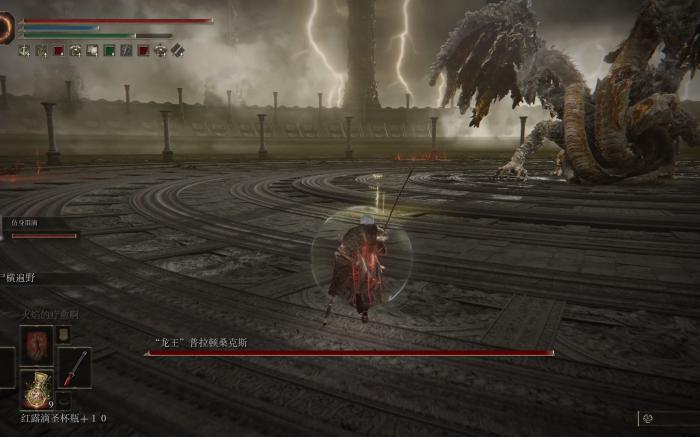Inspect the striped diamond status icon
Screen dimensions: 700x437
point(177,50)
